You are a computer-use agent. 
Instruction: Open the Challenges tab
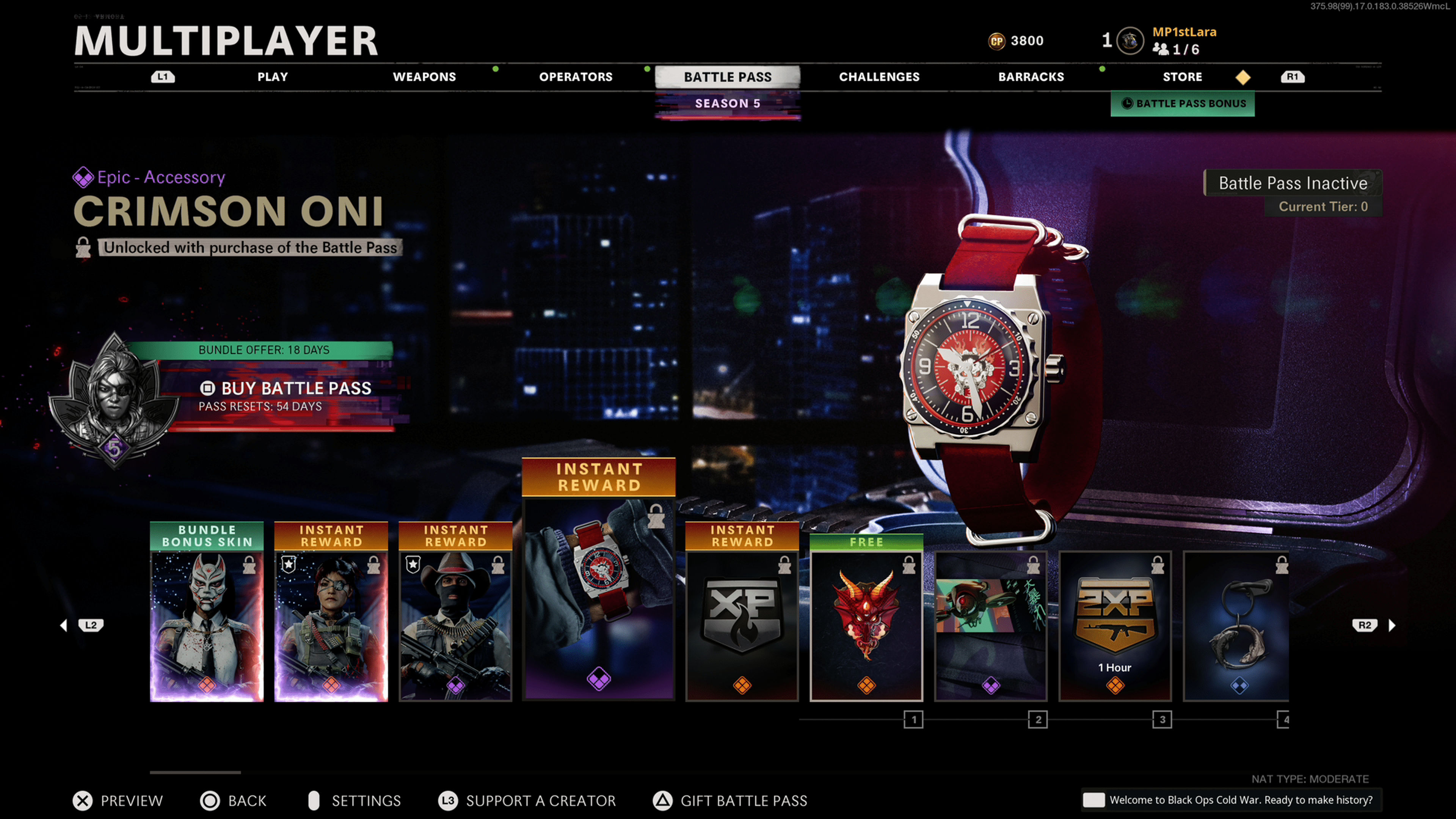coord(879,77)
